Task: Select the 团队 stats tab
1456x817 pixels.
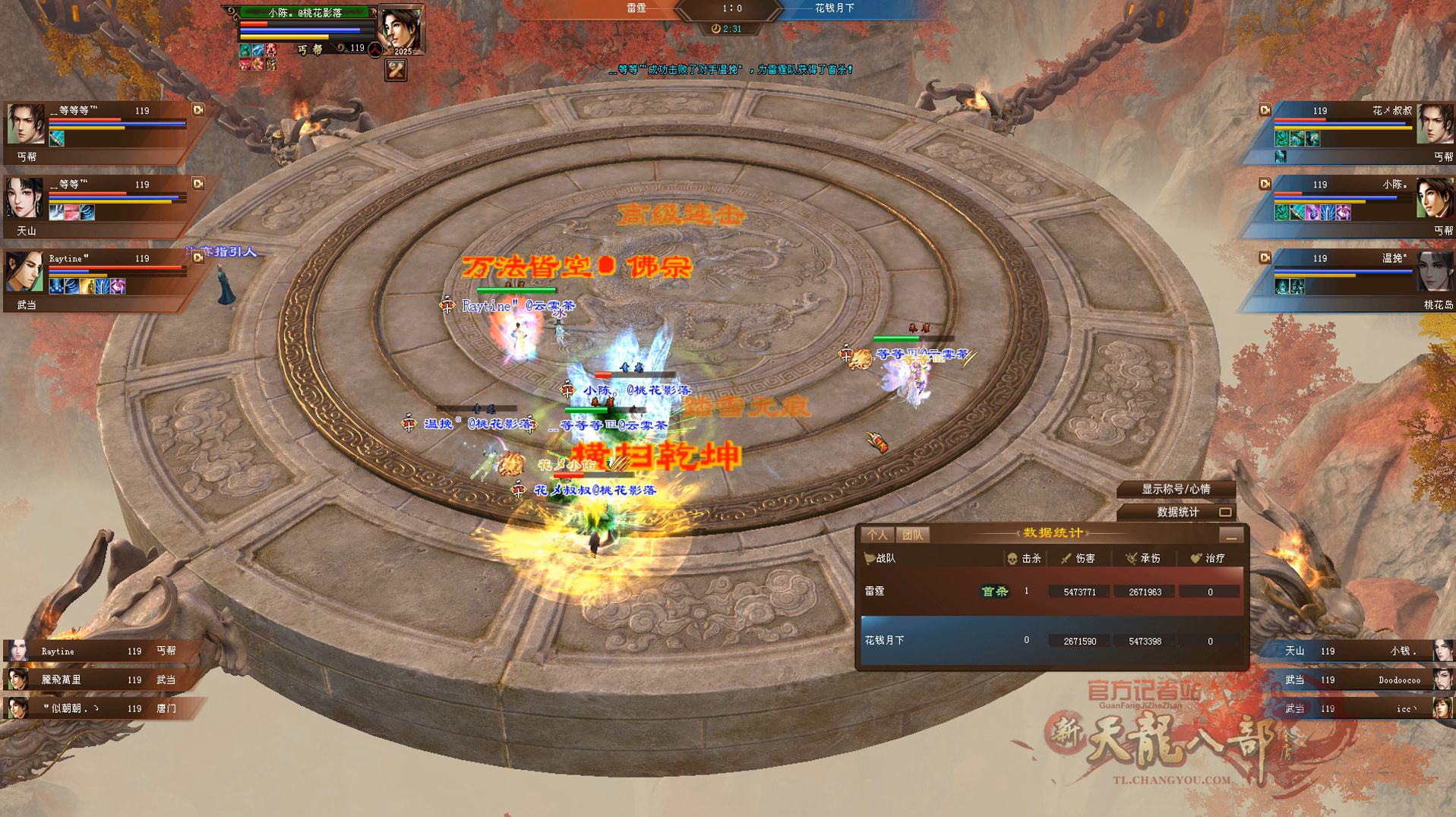Action: pyautogui.click(x=912, y=535)
